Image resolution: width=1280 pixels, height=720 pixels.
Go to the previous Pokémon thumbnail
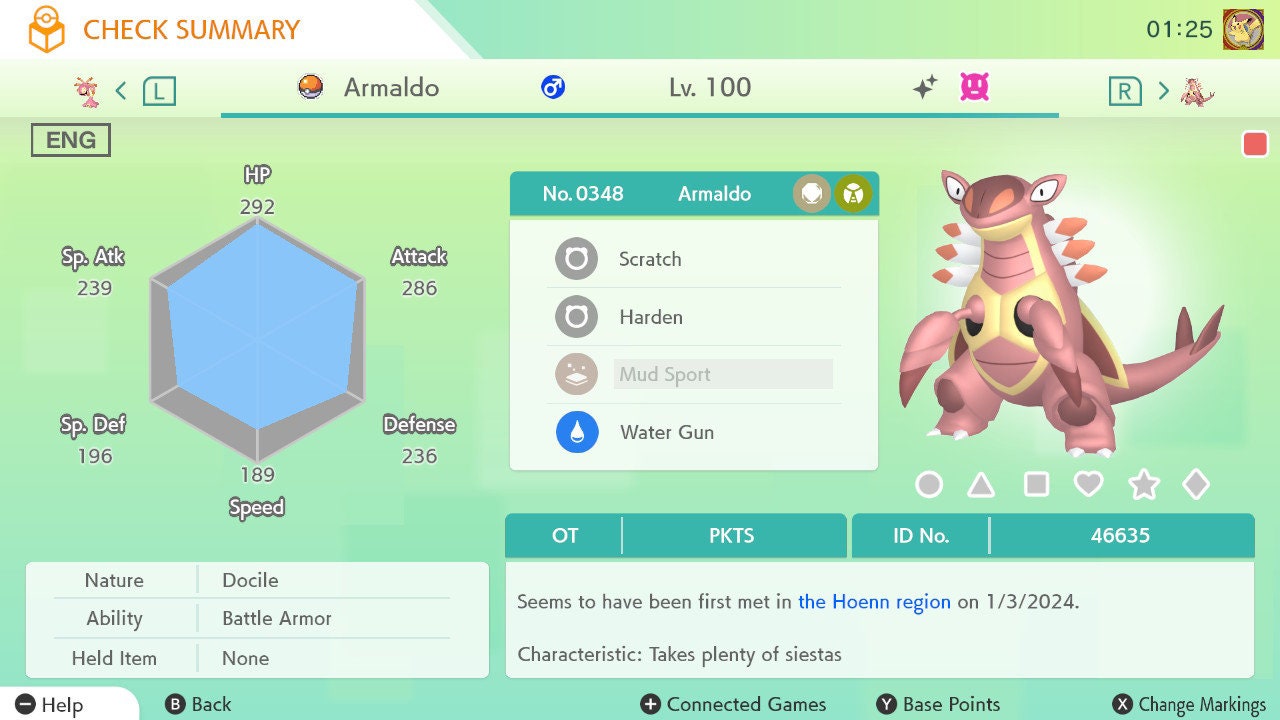point(88,92)
